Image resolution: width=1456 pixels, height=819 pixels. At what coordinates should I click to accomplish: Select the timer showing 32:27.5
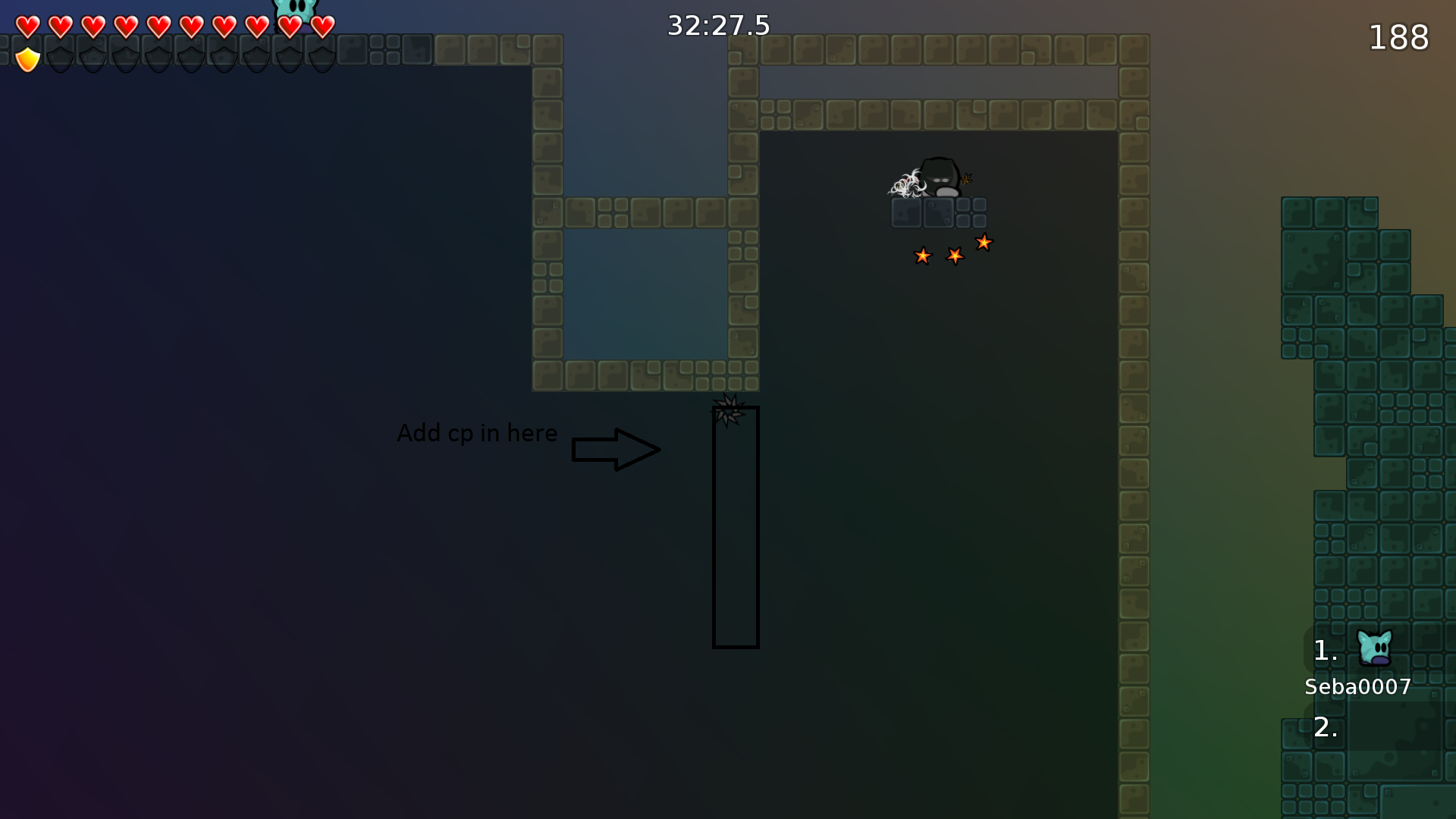click(x=717, y=25)
